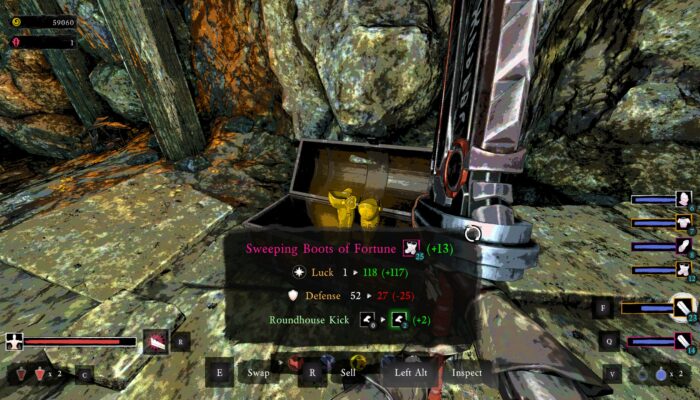
Task: Select the level 14 secondary weapon slot
Action: coord(683,342)
